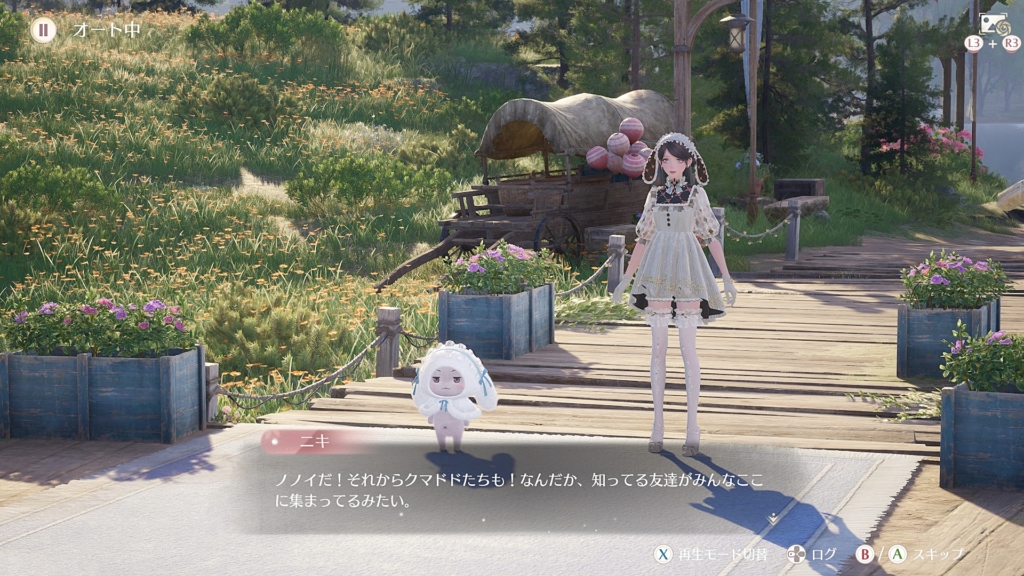
Task: Click the camera icon in the corner
Action: [x=992, y=25]
